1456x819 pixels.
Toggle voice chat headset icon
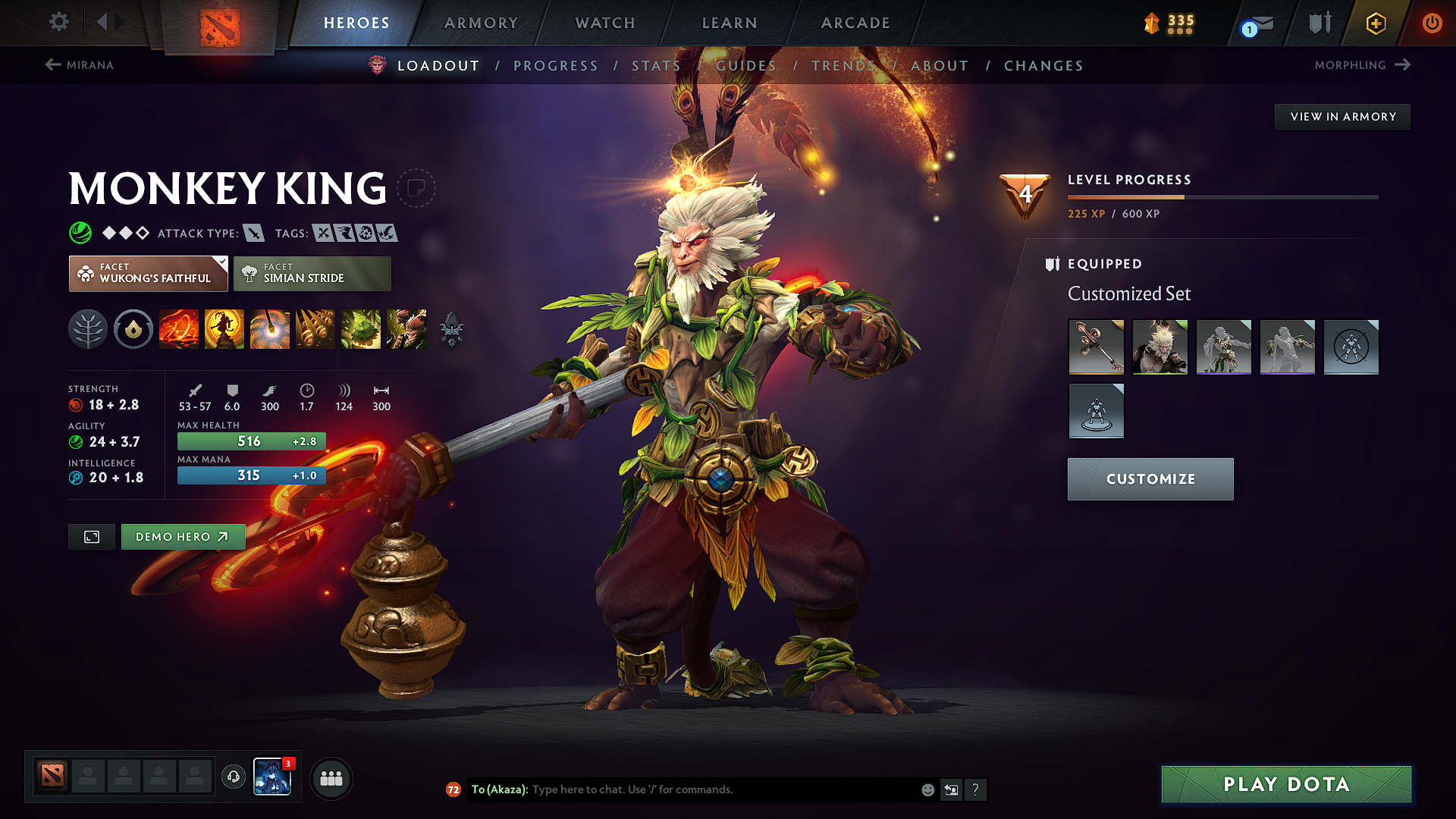[233, 777]
